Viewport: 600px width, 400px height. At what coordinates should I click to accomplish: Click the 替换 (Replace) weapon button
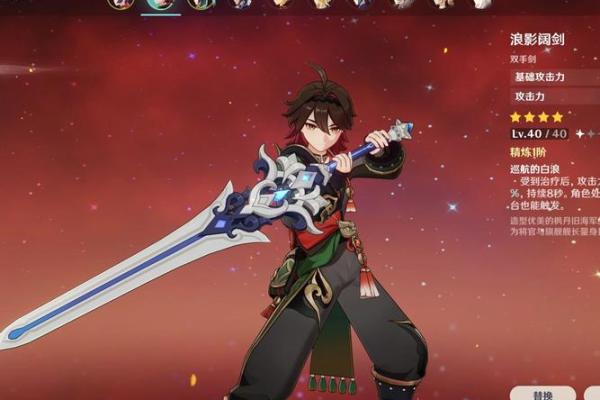point(542,393)
